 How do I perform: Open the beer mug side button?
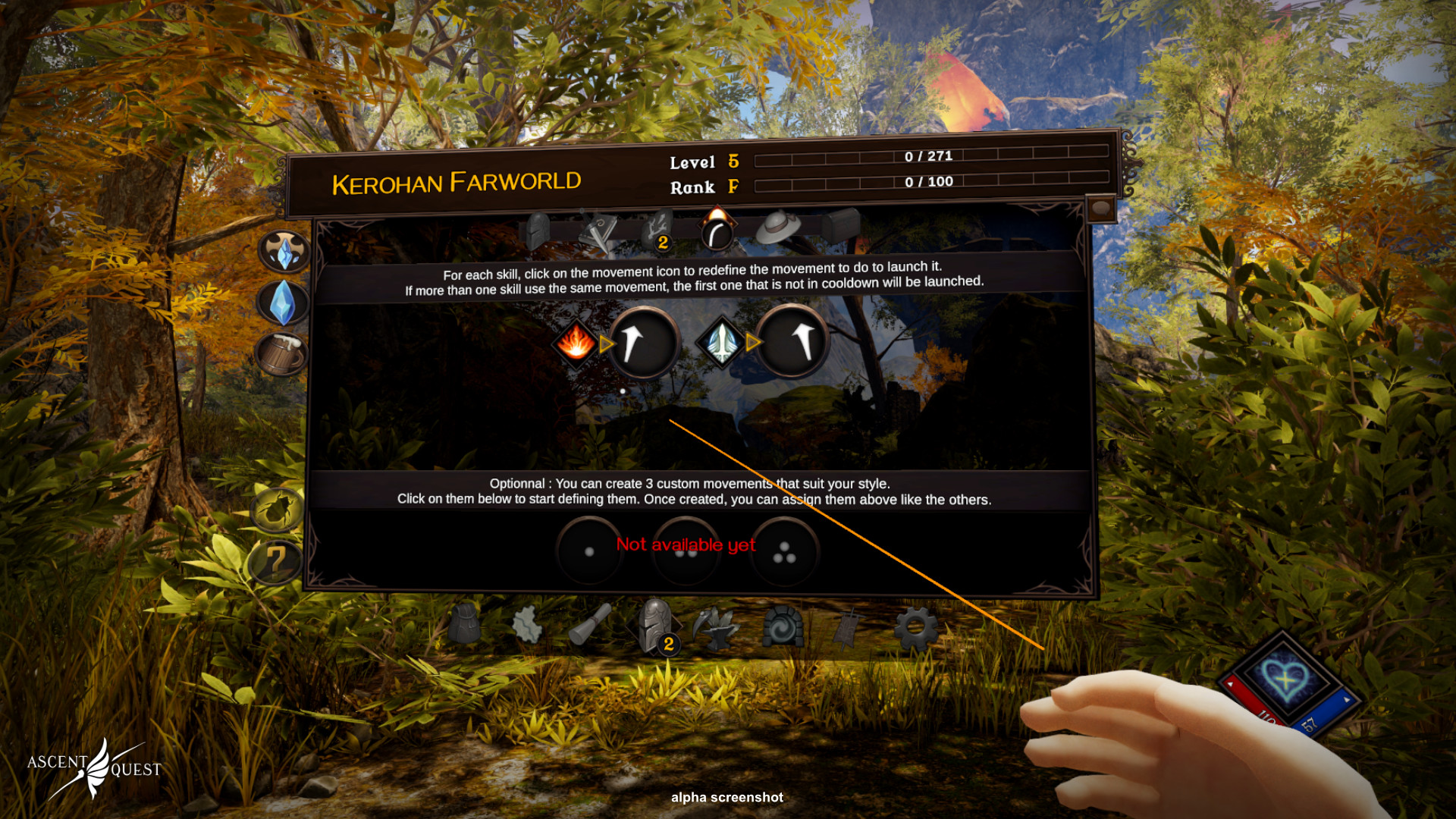click(281, 353)
